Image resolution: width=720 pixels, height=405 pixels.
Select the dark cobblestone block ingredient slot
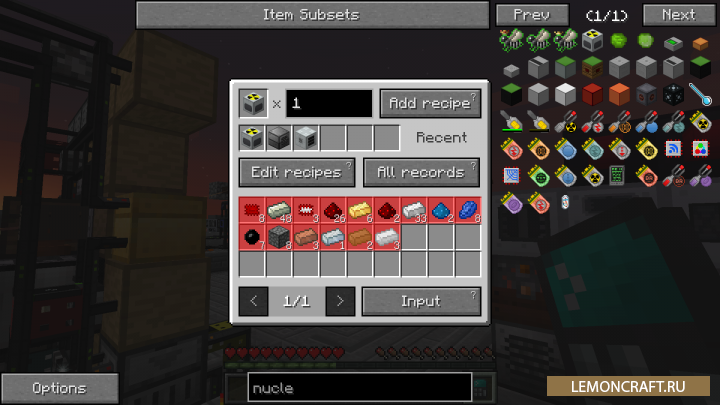pos(279,238)
